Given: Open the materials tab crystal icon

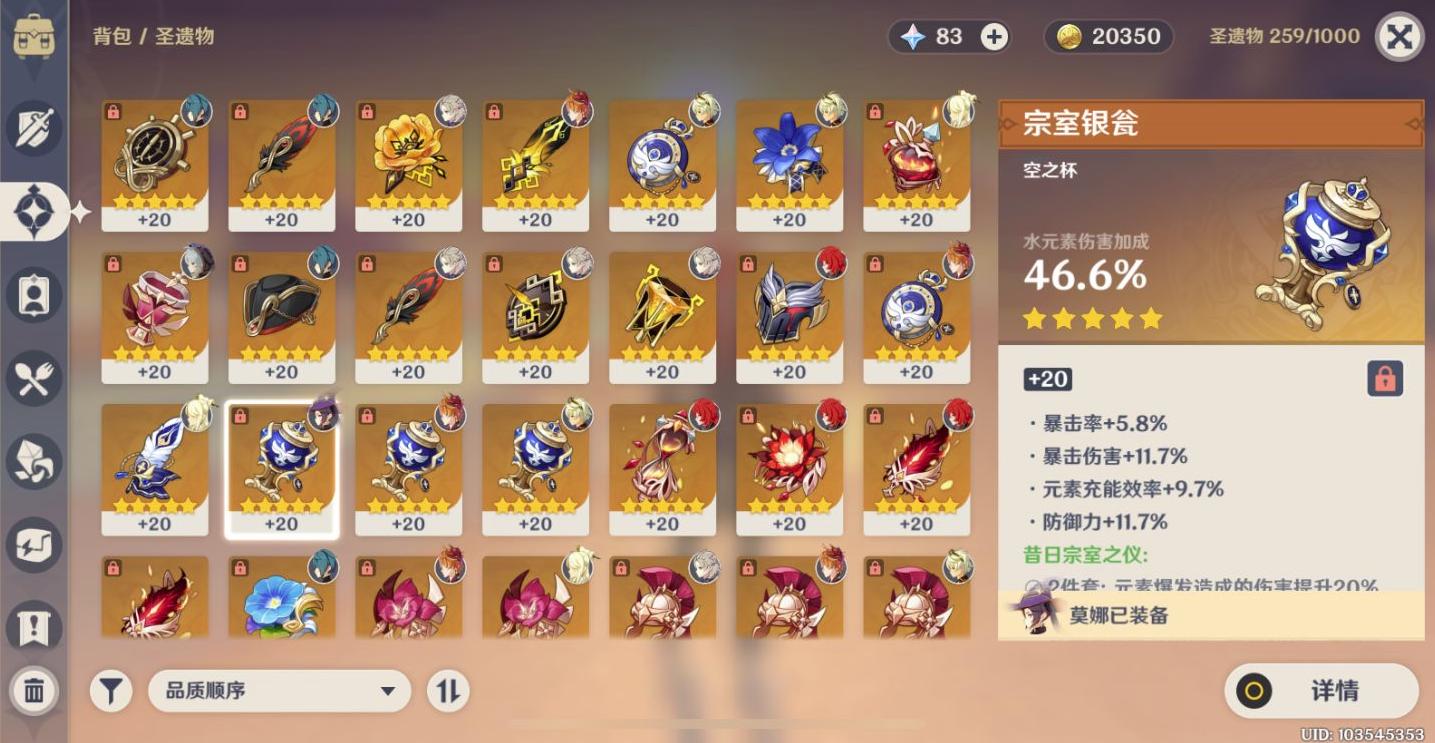Looking at the screenshot, I should (33, 460).
